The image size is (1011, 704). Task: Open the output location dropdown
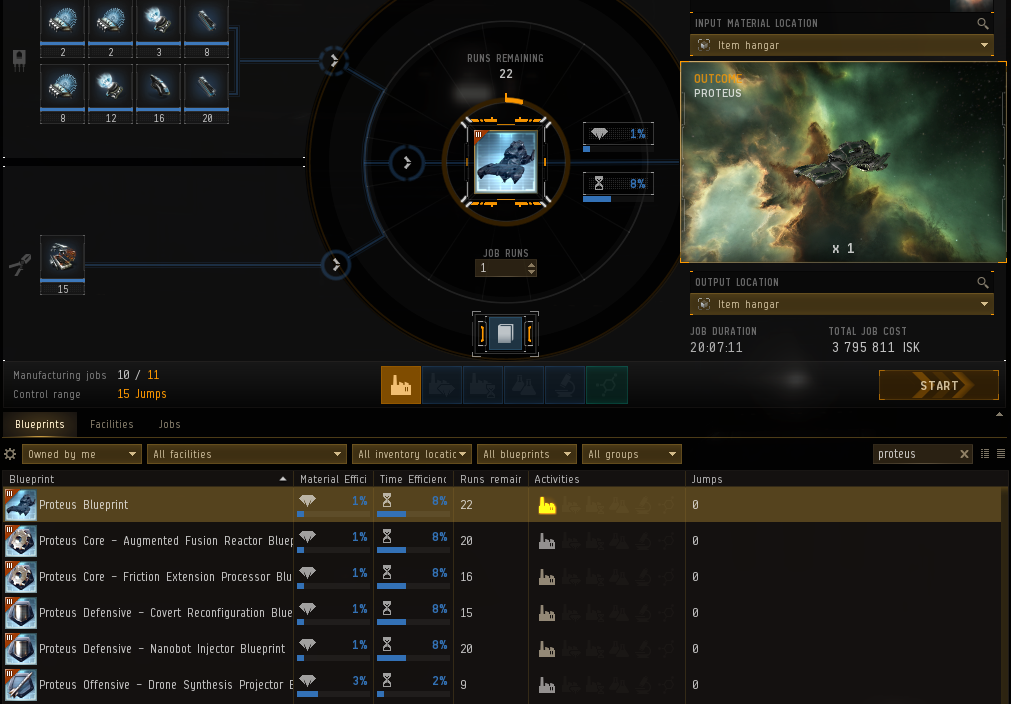(x=841, y=304)
